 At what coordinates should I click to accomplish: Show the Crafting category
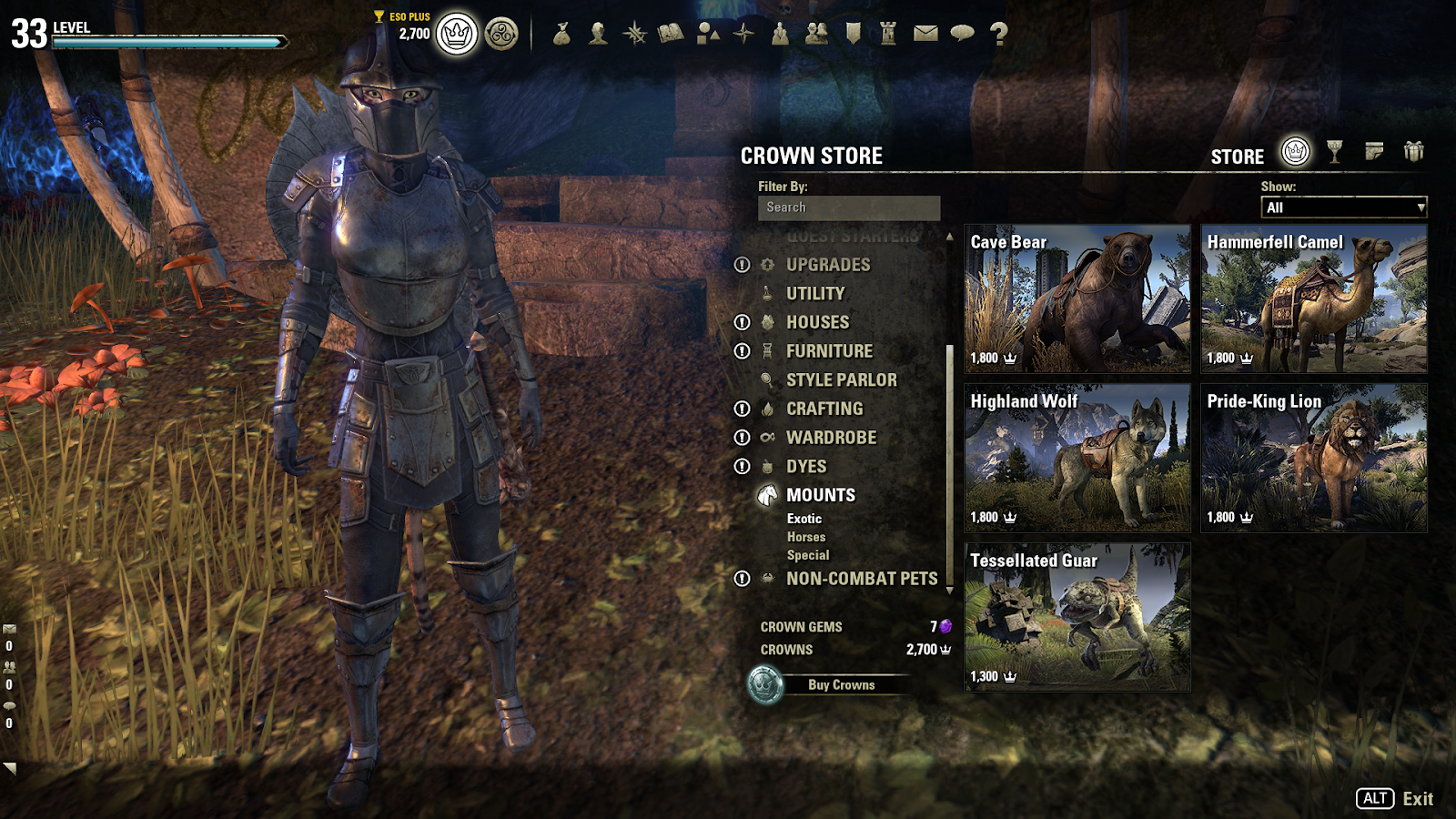point(824,409)
